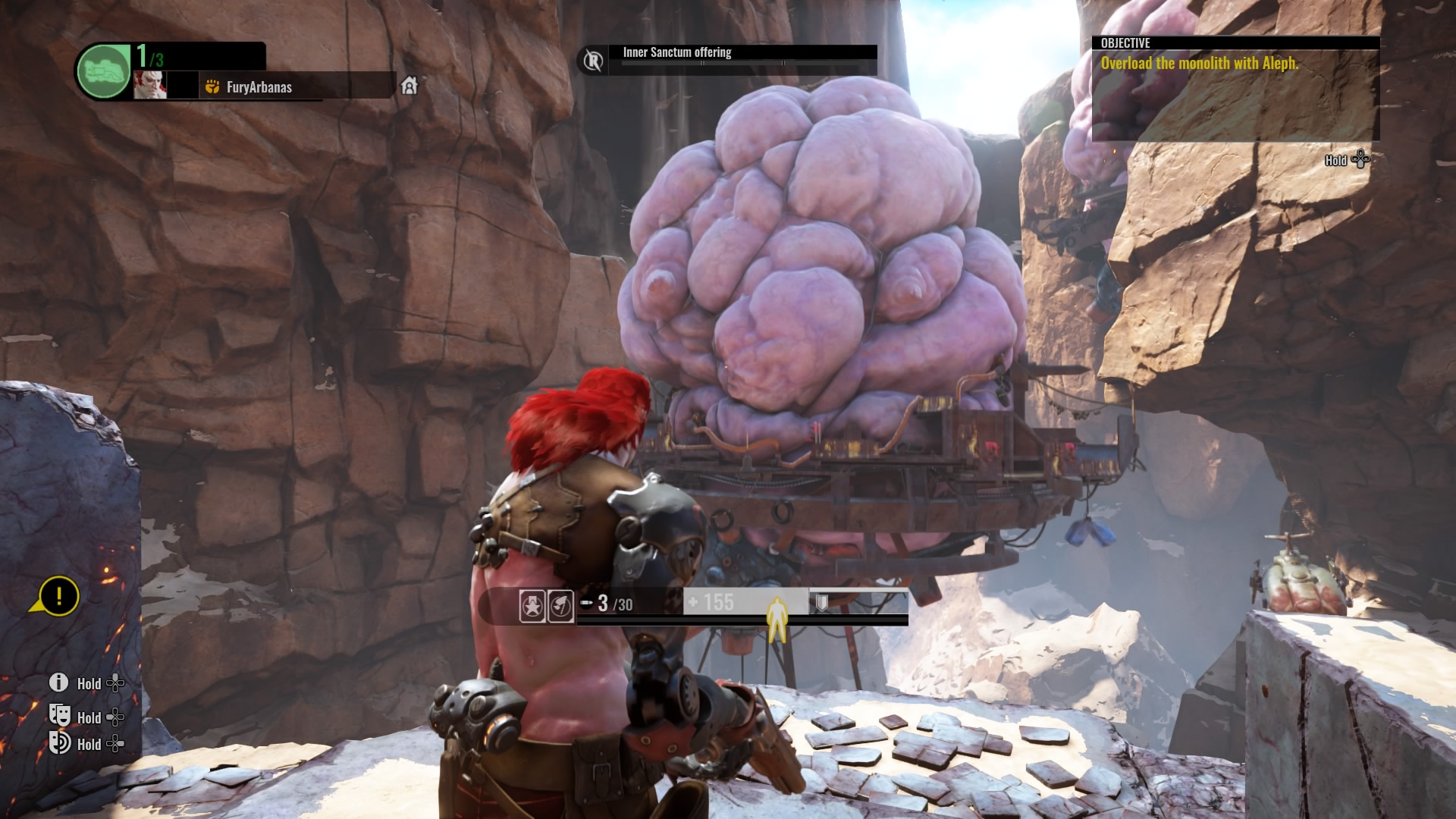Image resolution: width=1456 pixels, height=819 pixels.
Task: Click the home icon beside FuryArbanas
Action: 409,86
